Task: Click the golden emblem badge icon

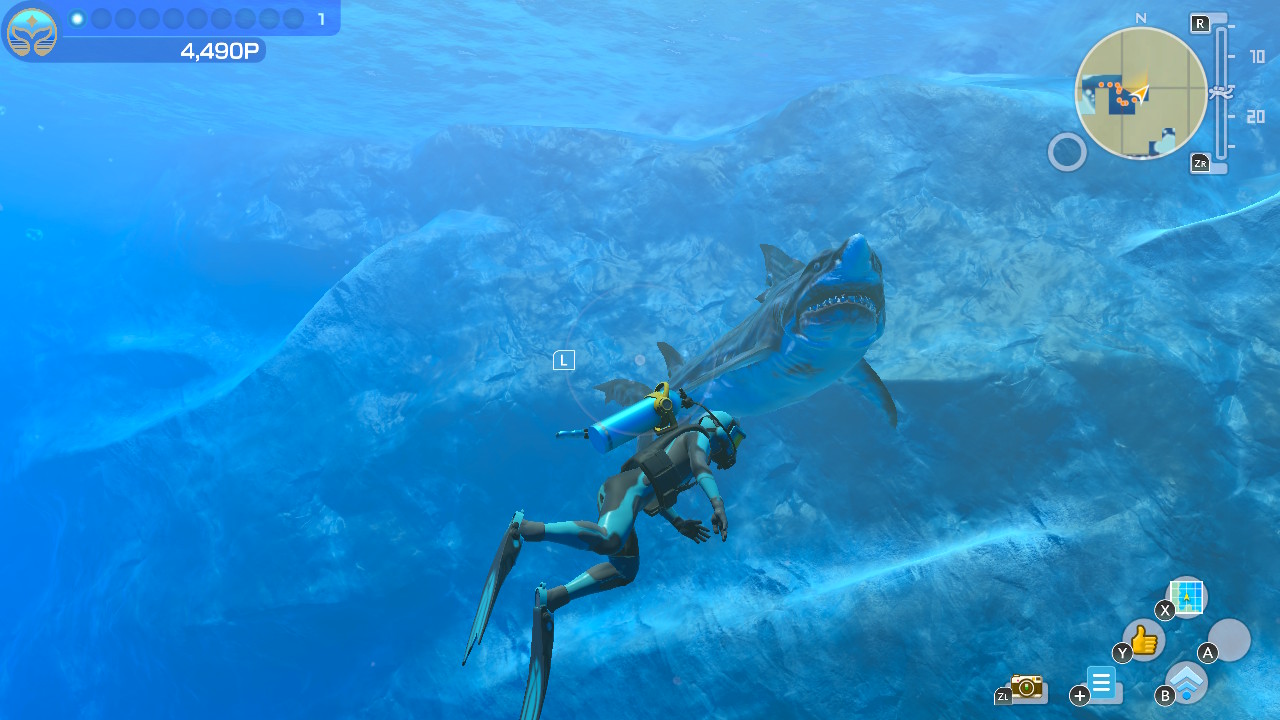Action: tap(32, 33)
